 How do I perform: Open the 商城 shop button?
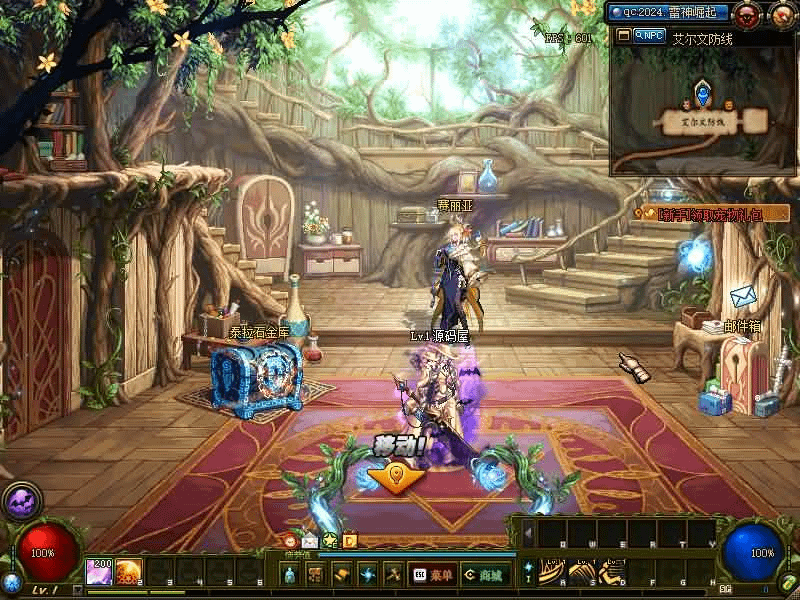(484, 575)
